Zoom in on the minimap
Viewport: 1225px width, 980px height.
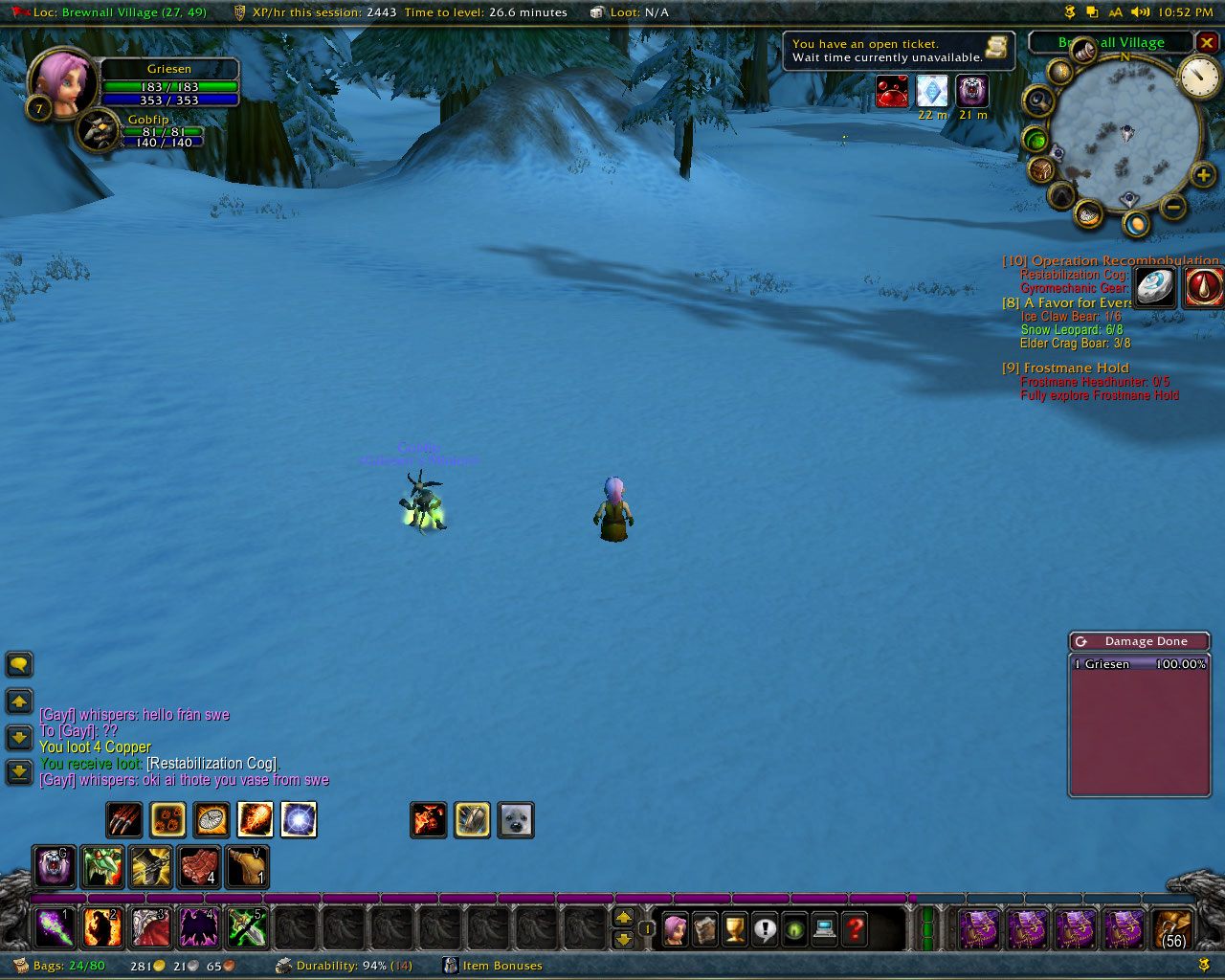click(1203, 175)
